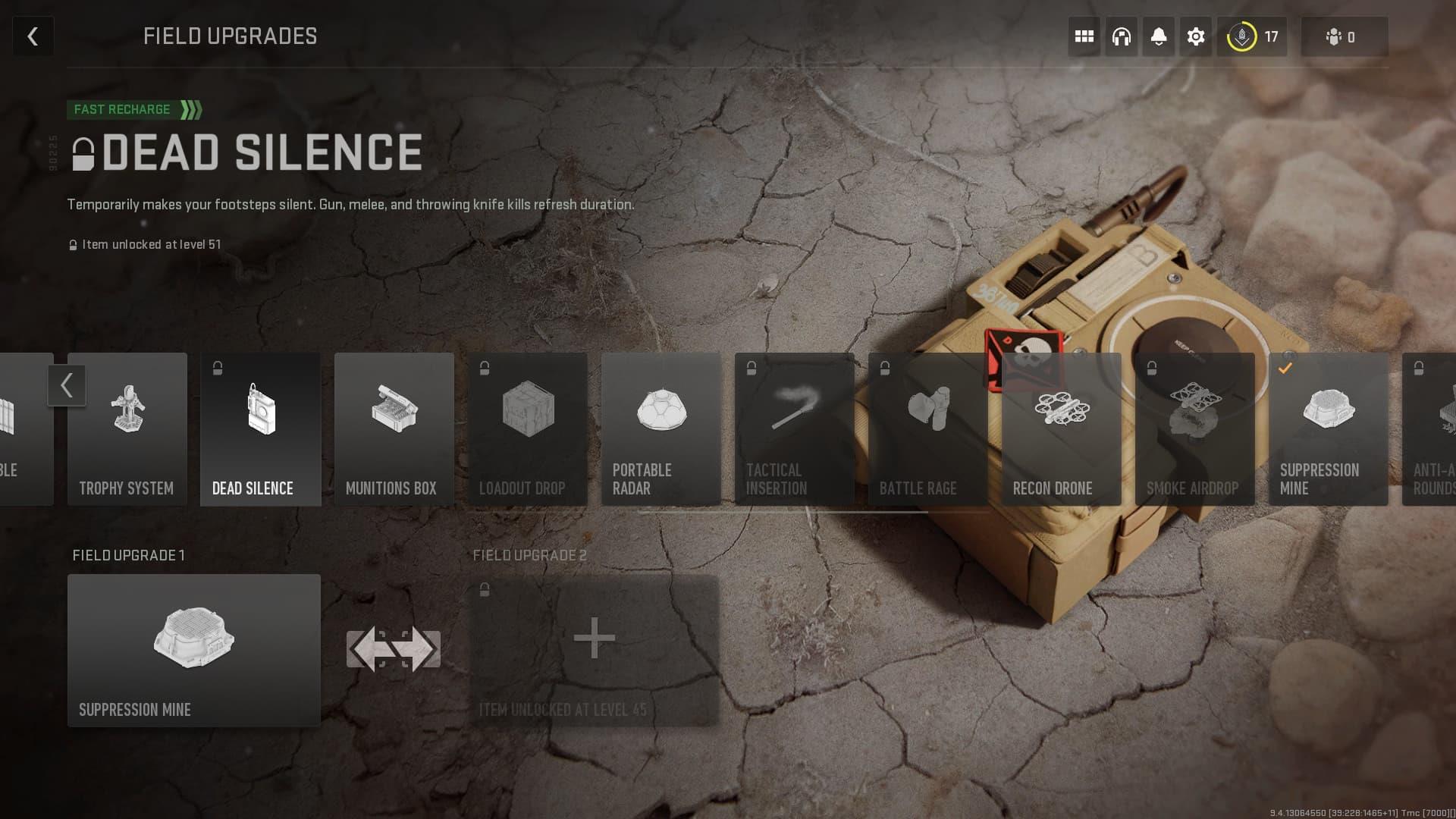
Task: Select the Battle Rage field upgrade
Action: pyautogui.click(x=928, y=429)
